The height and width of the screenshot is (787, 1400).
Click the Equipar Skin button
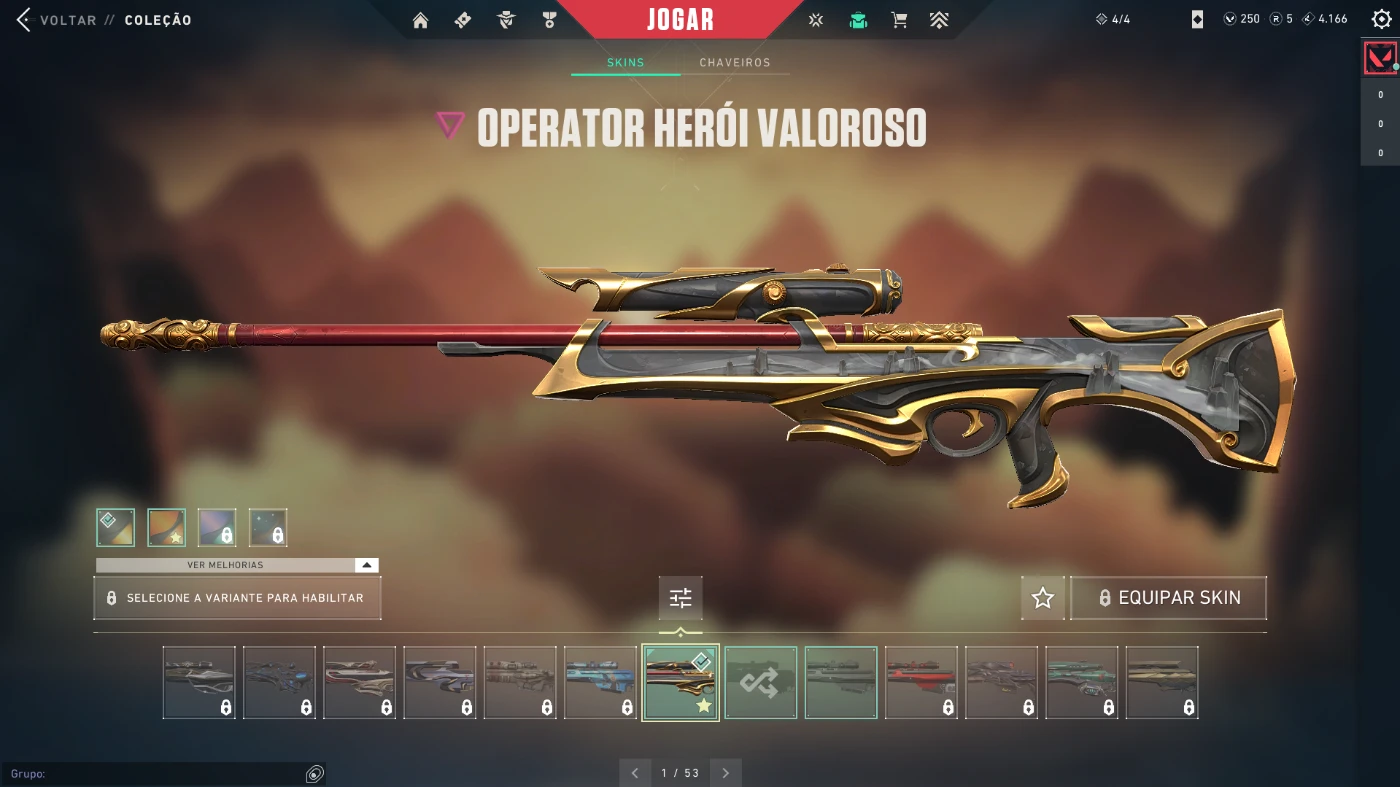click(1168, 598)
